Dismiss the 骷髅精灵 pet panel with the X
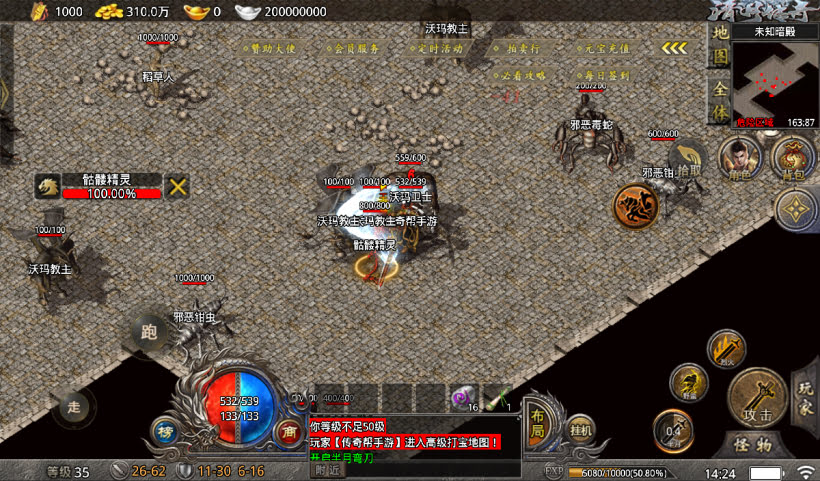The image size is (820, 481). [178, 186]
